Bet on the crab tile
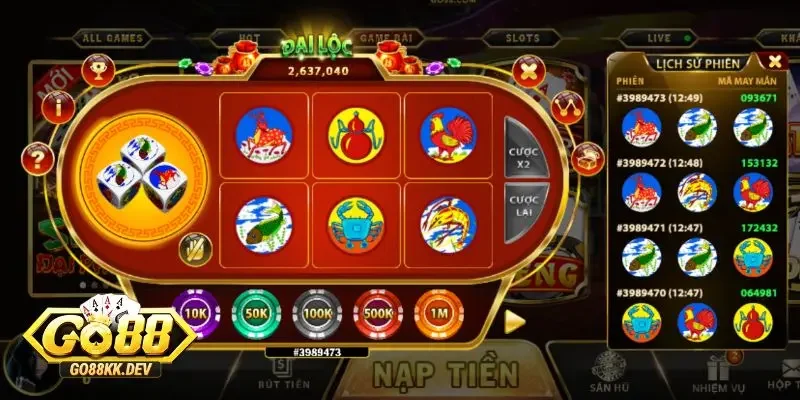This screenshot has width=800, height=400. tap(357, 225)
